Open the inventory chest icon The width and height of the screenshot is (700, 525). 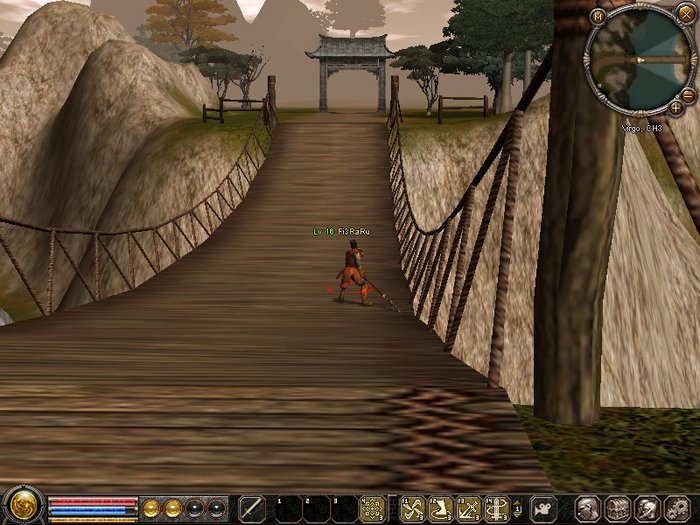616,508
